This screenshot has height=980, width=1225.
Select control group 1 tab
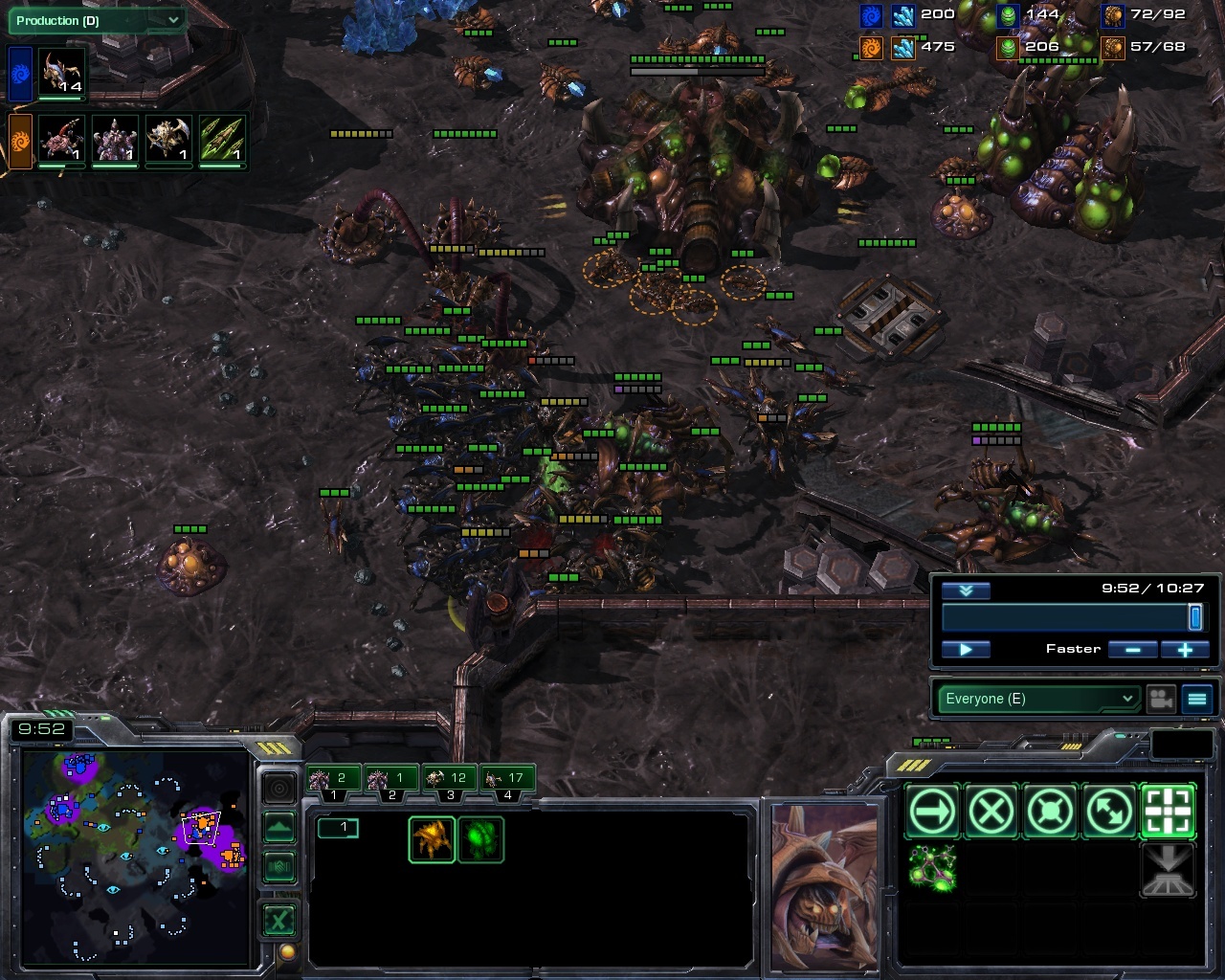click(333, 779)
